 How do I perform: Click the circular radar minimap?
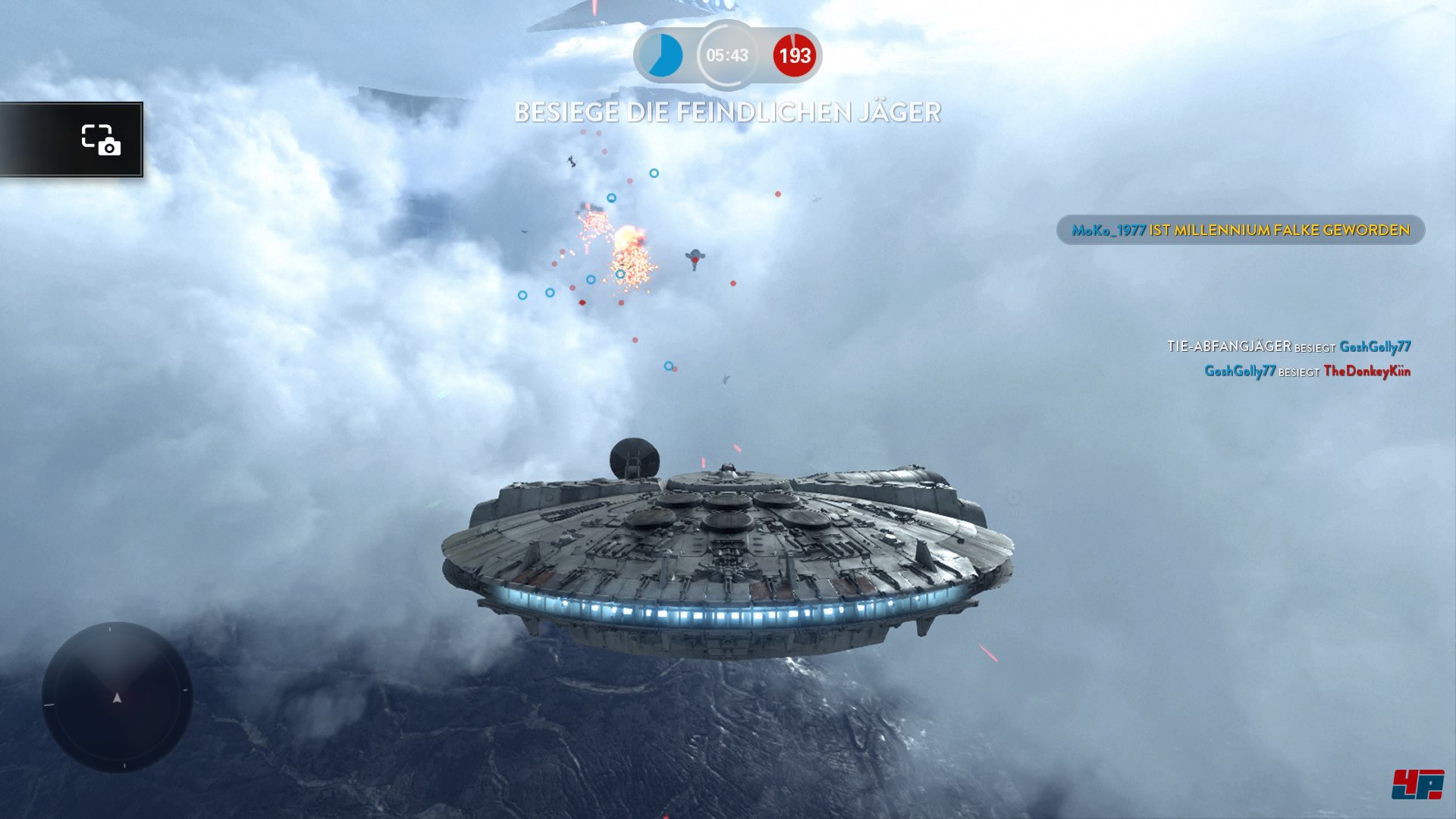(118, 697)
